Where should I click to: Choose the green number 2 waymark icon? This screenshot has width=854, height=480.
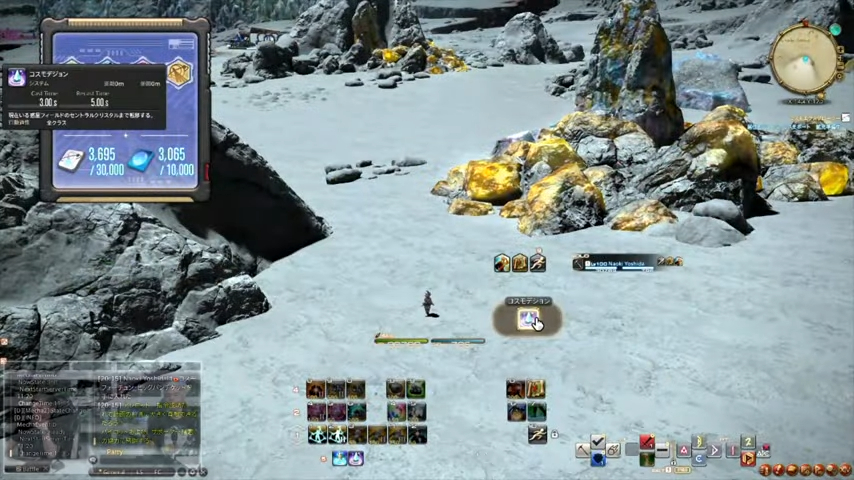pos(747,442)
